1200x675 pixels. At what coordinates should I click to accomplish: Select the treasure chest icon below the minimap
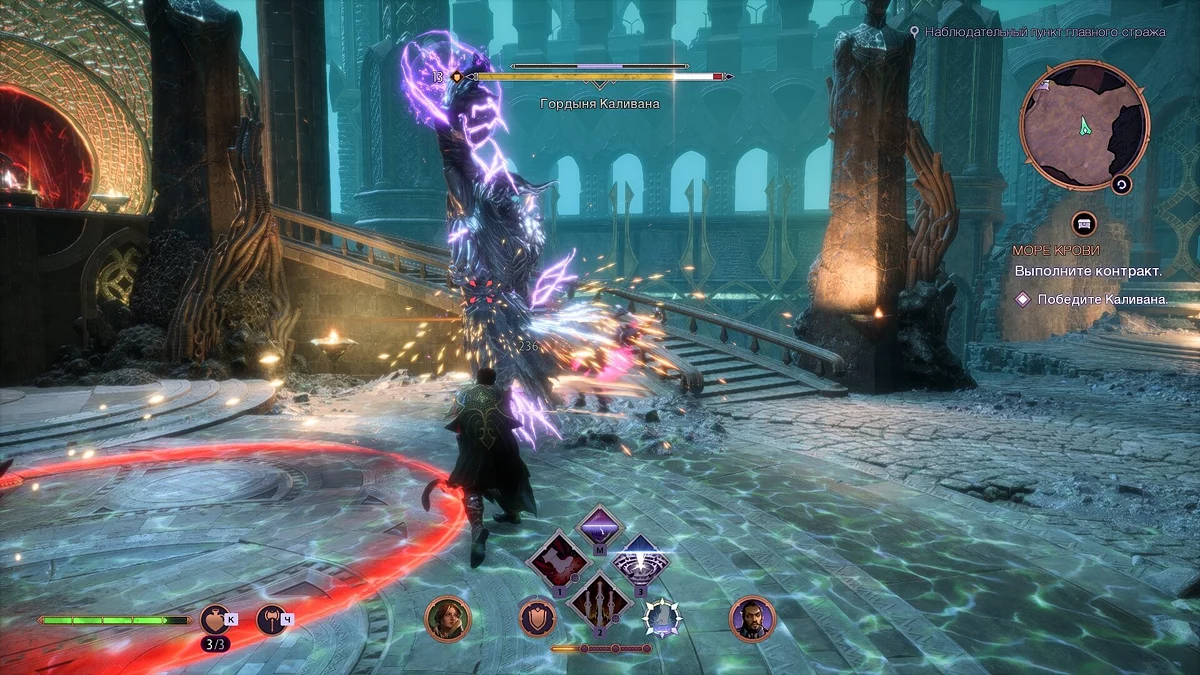pyautogui.click(x=1084, y=223)
